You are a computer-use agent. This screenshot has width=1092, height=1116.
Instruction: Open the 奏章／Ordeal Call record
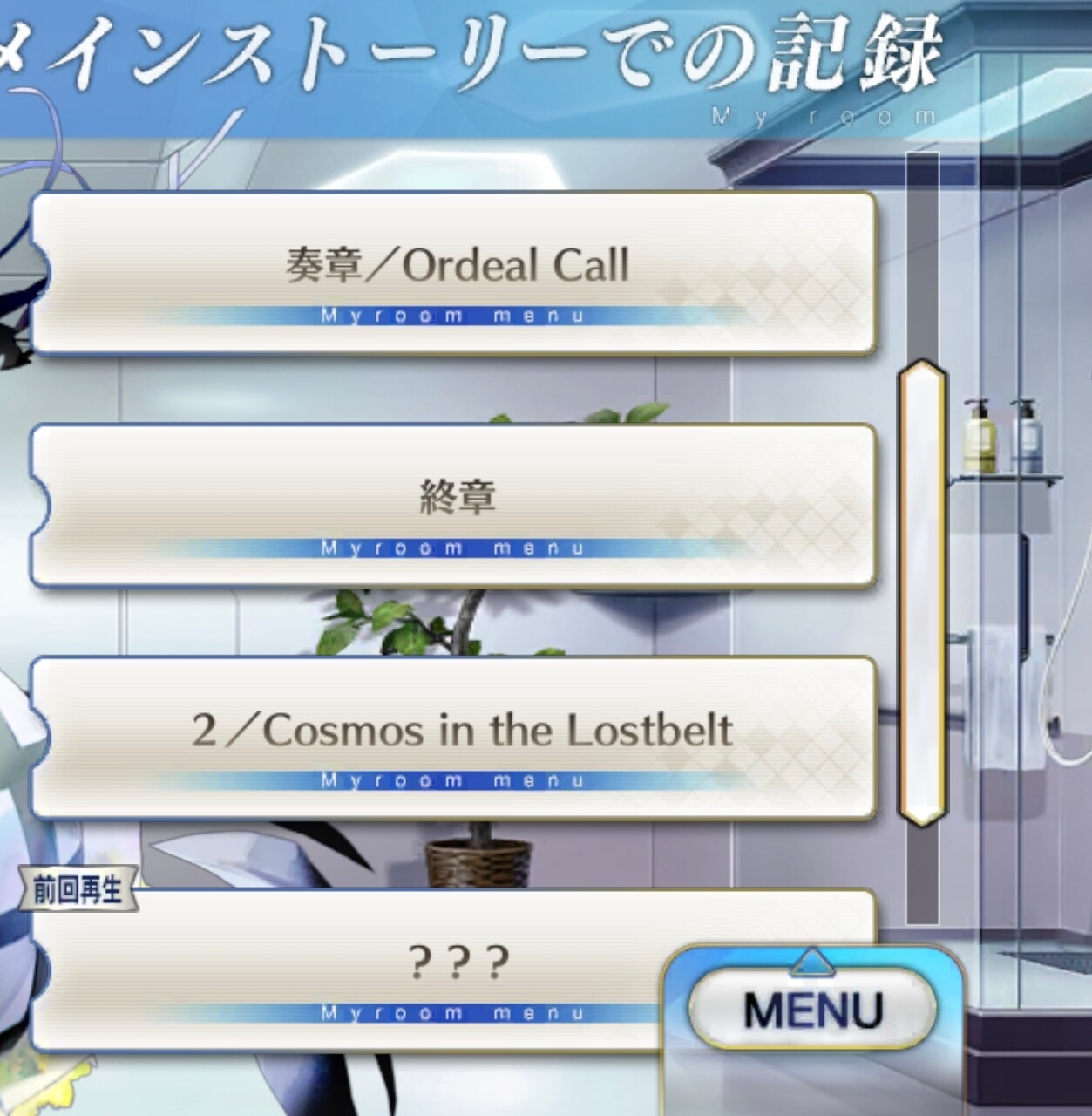coord(453,273)
